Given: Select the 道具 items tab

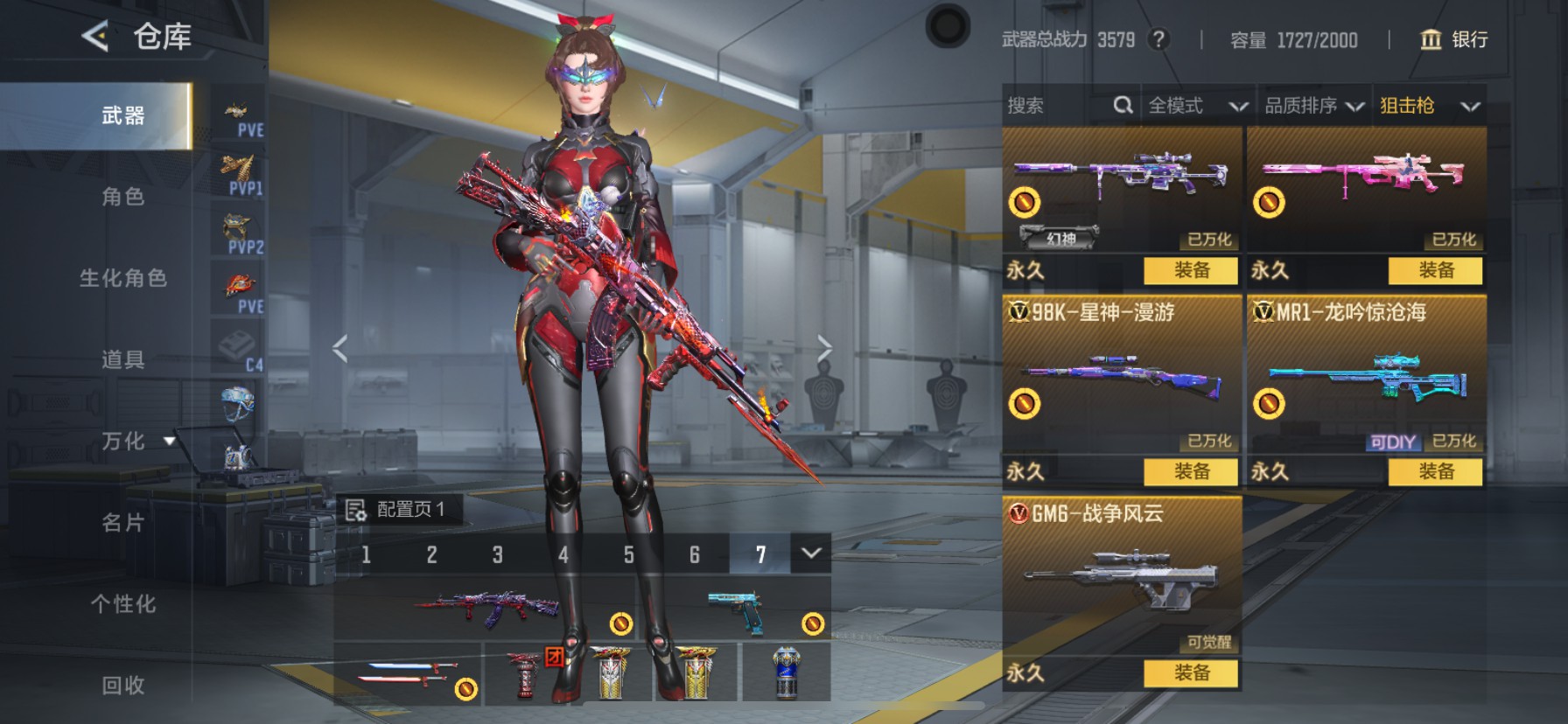Looking at the screenshot, I should click(x=122, y=359).
